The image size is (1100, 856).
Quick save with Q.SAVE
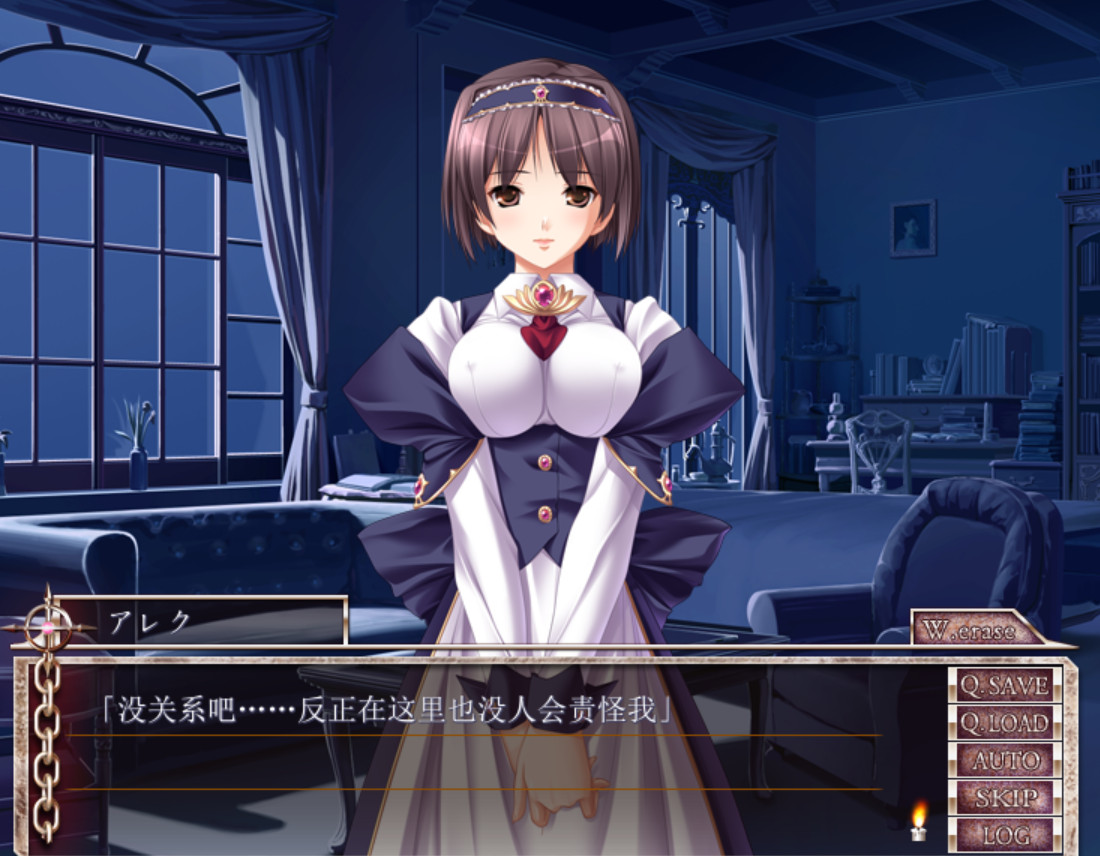pyautogui.click(x=1004, y=685)
